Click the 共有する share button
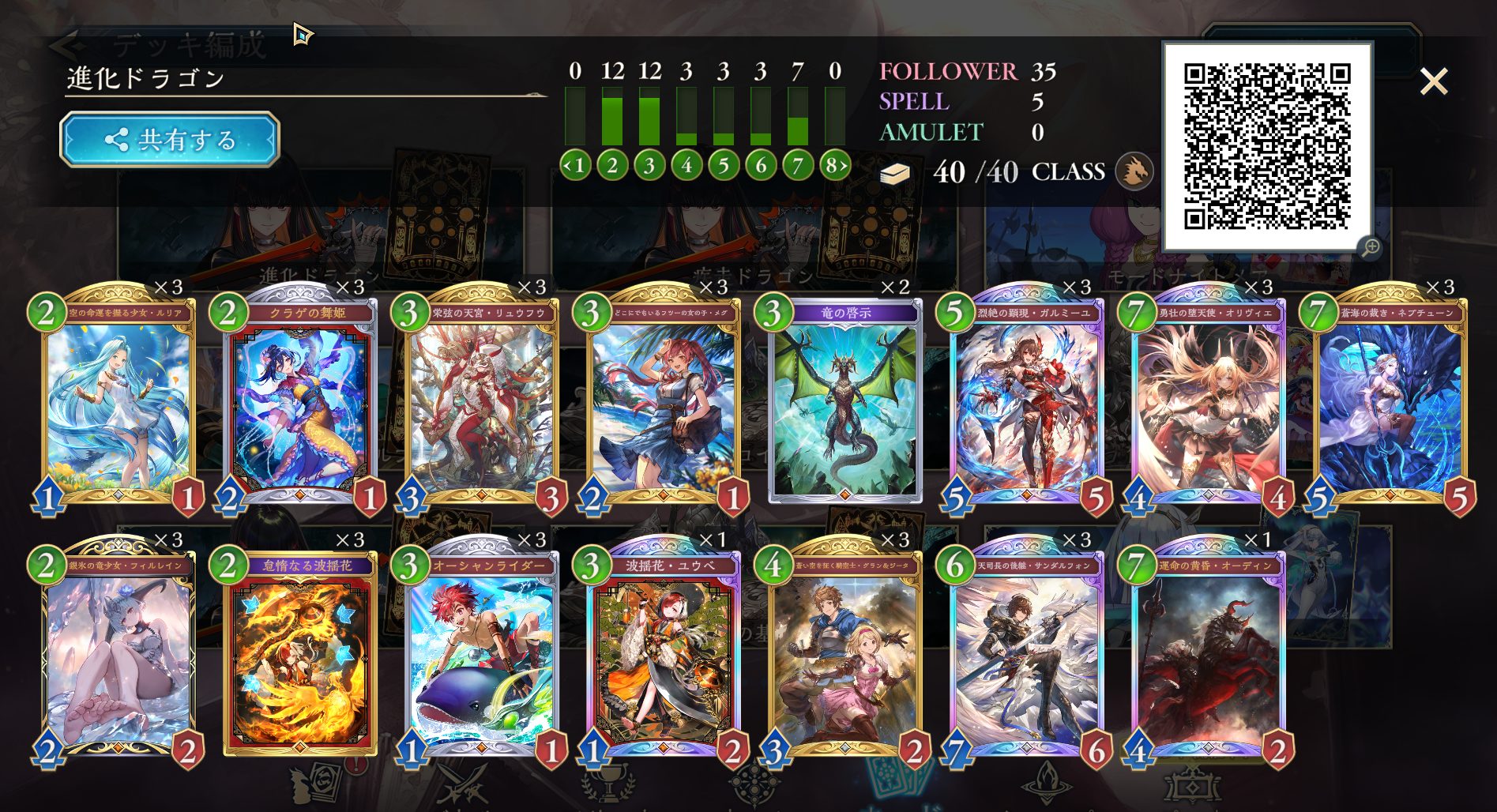Viewport: 1497px width, 812px height. (x=170, y=140)
